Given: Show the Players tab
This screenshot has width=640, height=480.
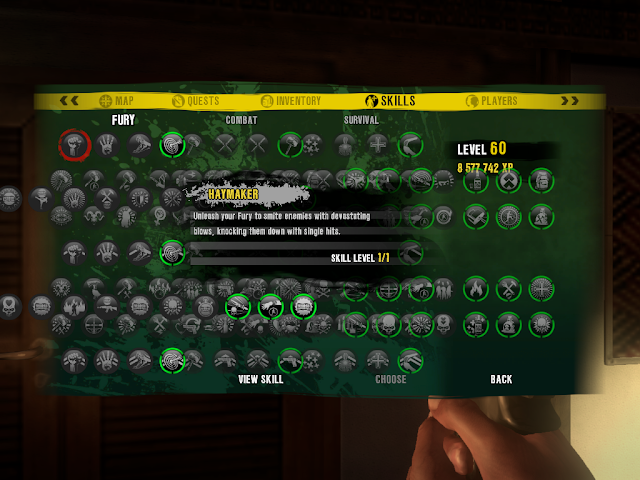Looking at the screenshot, I should point(492,100).
